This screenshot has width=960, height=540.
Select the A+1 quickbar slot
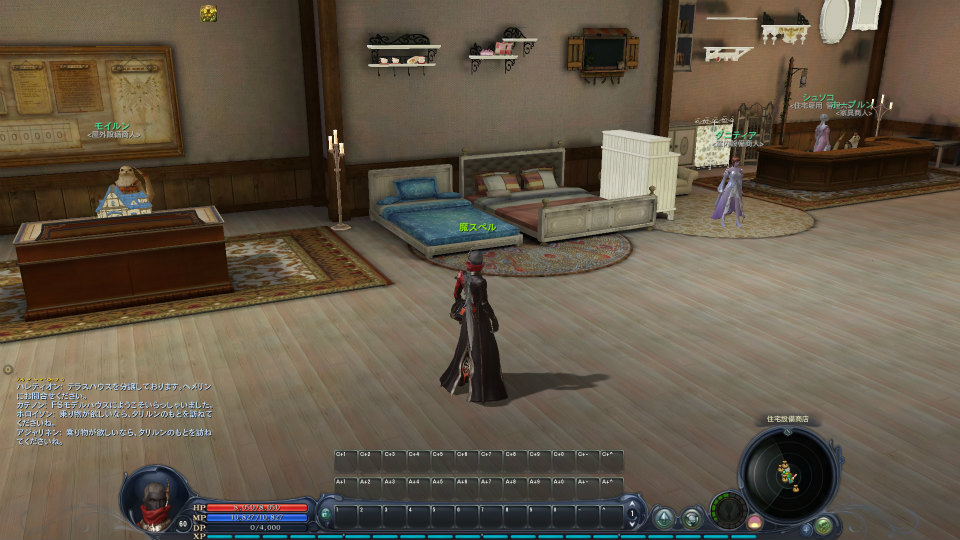pyautogui.click(x=344, y=487)
